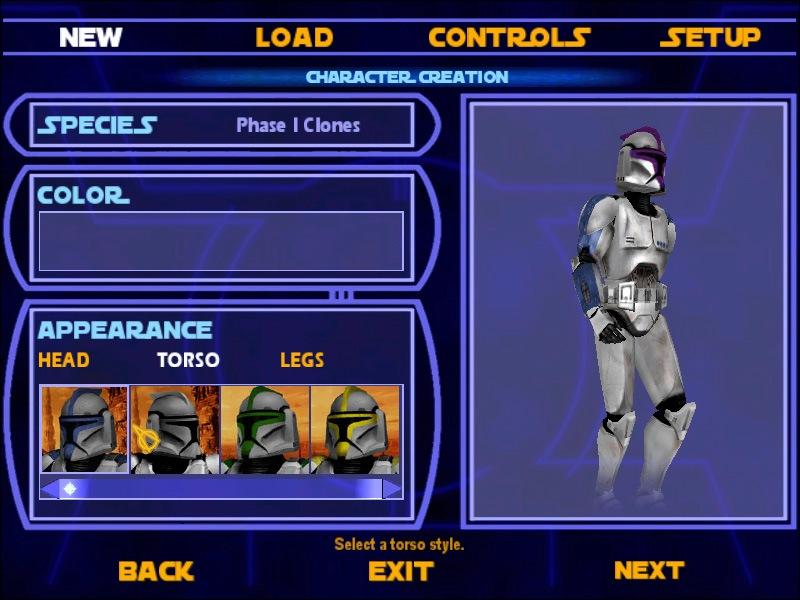Click the appearance scrollbar right arrow
This screenshot has width=800, height=600.
(x=393, y=489)
